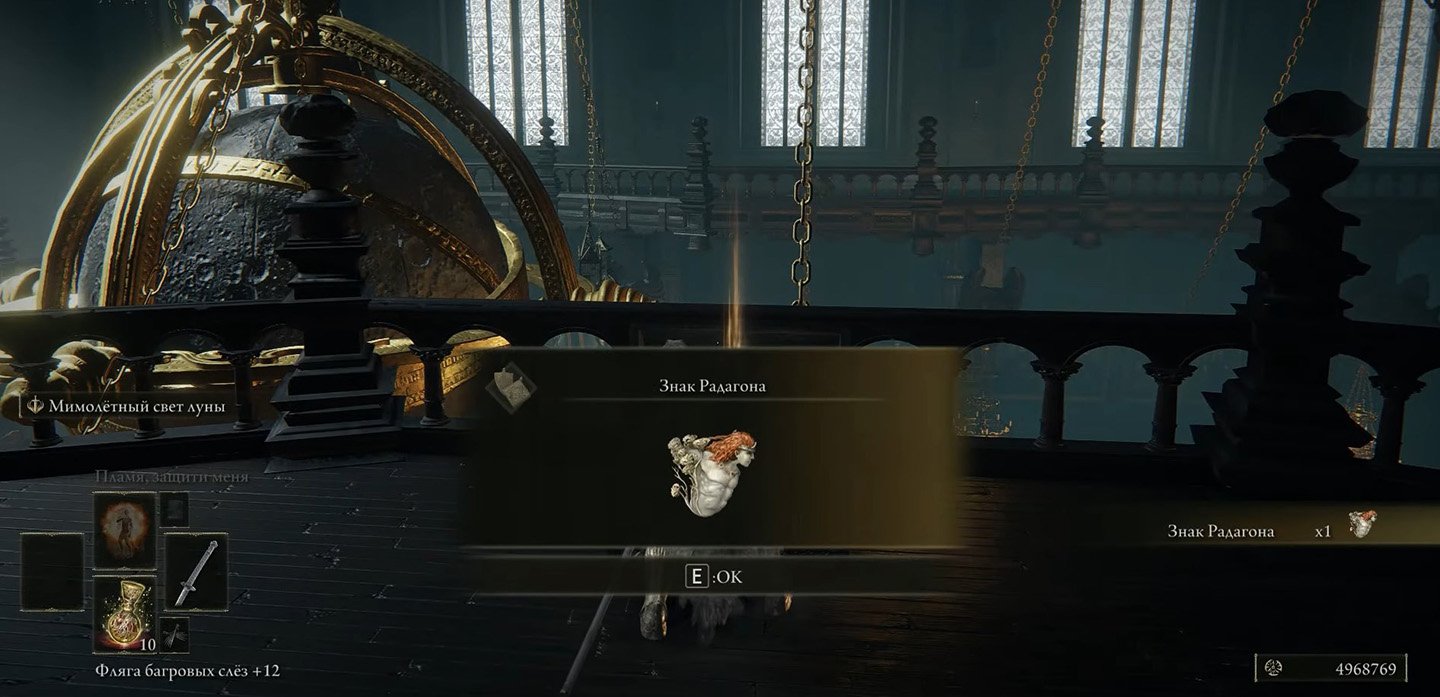Click the Знак Радагона talisman image in popup
1440x697 pixels.
pos(712,467)
